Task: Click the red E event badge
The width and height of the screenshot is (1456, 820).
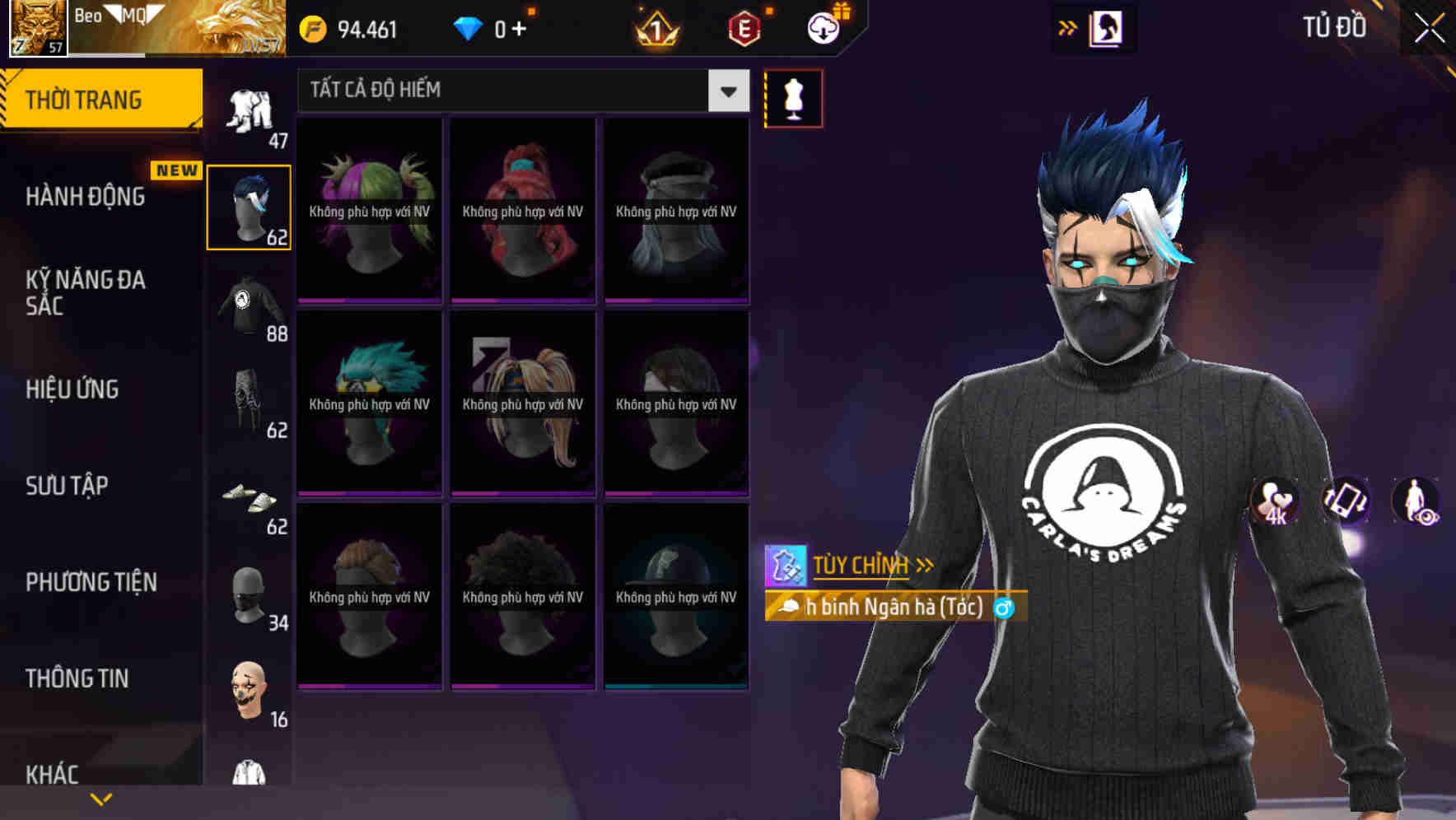Action: (744, 27)
